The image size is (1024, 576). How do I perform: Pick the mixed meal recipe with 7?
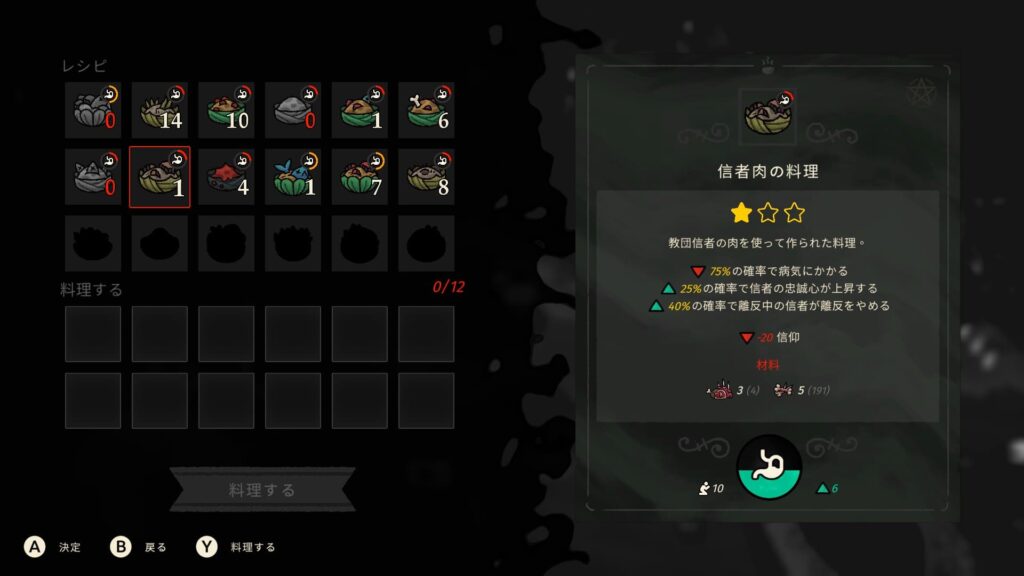[x=360, y=176]
